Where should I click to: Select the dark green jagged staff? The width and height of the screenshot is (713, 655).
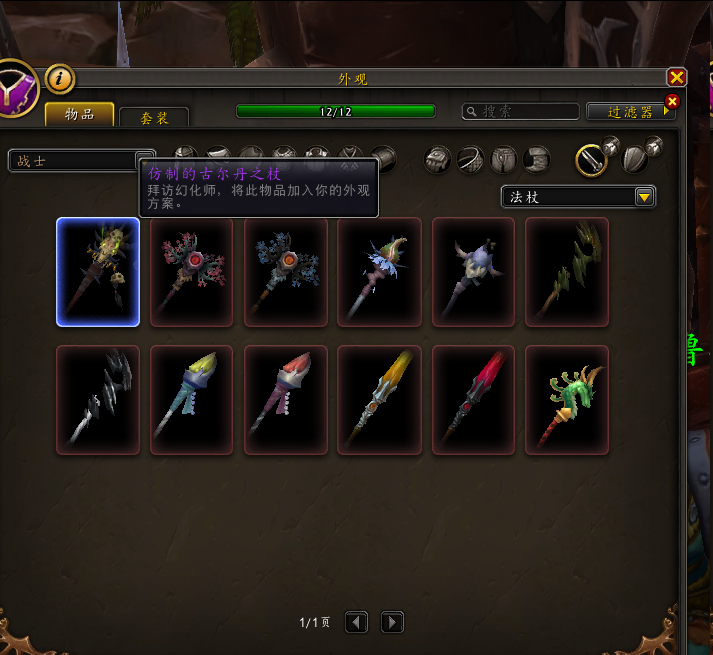point(567,272)
